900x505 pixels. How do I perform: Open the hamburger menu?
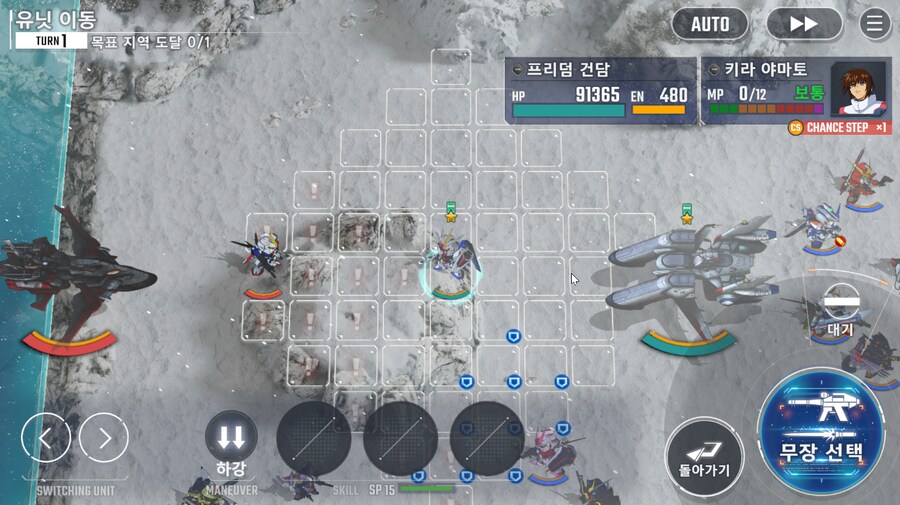(x=875, y=24)
